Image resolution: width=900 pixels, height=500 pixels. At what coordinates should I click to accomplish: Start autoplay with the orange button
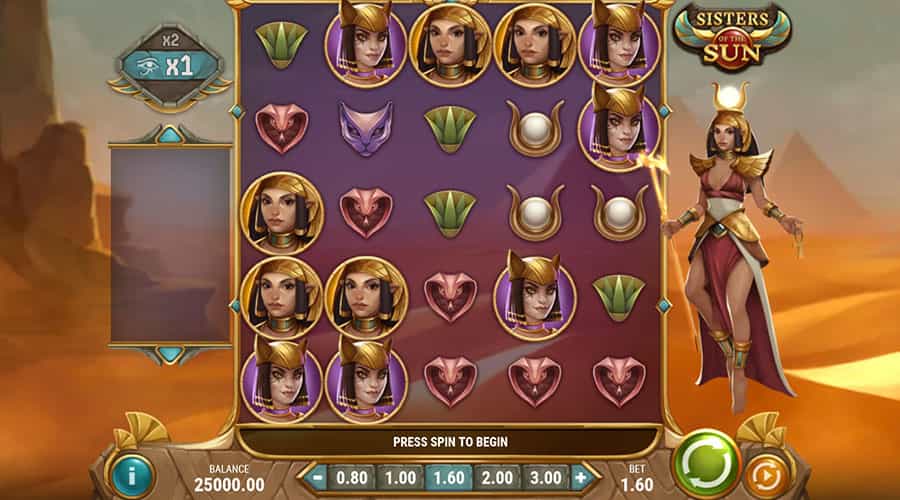click(x=765, y=473)
